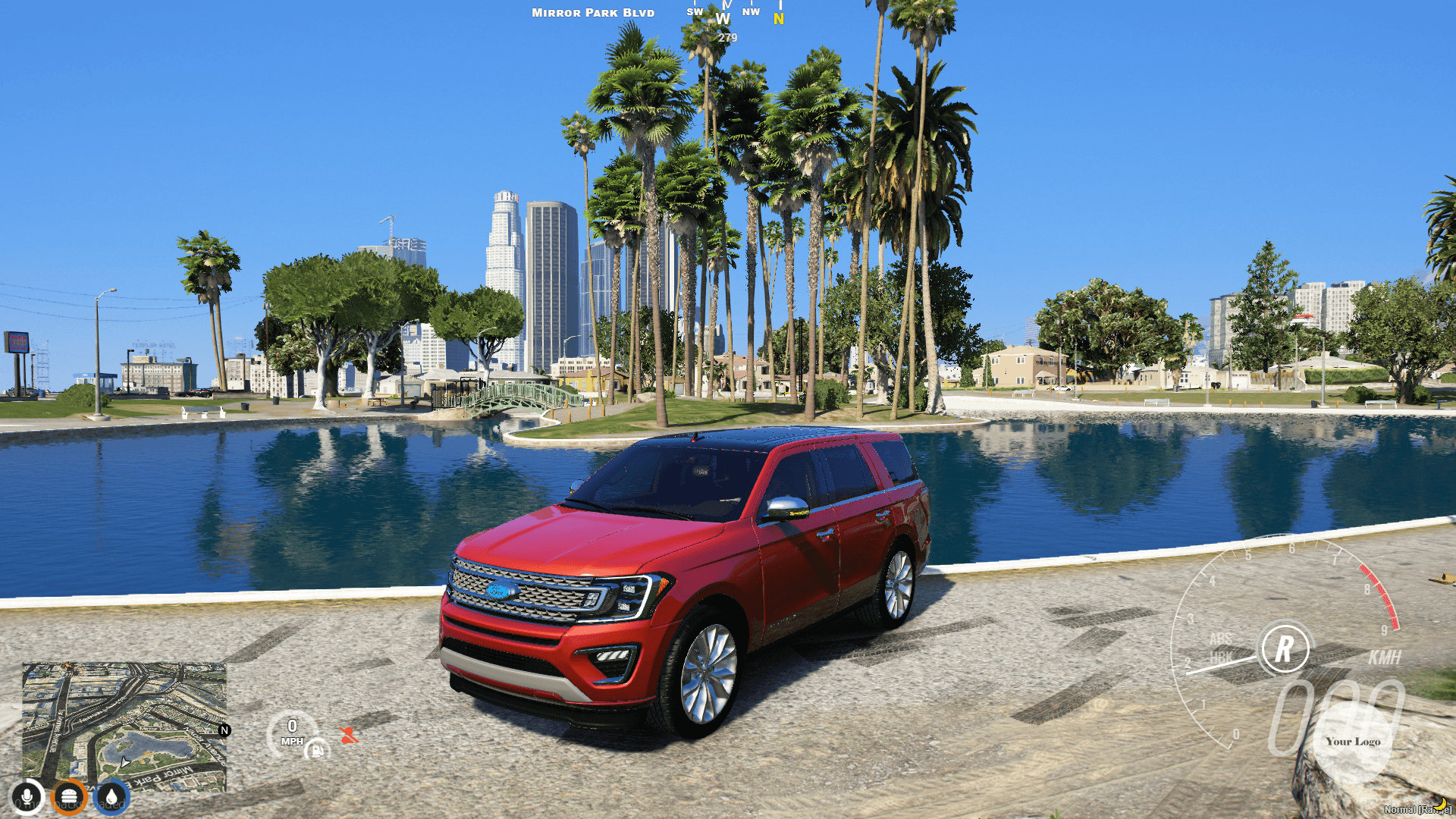Click the red seatbelt-off warning icon

point(348,735)
